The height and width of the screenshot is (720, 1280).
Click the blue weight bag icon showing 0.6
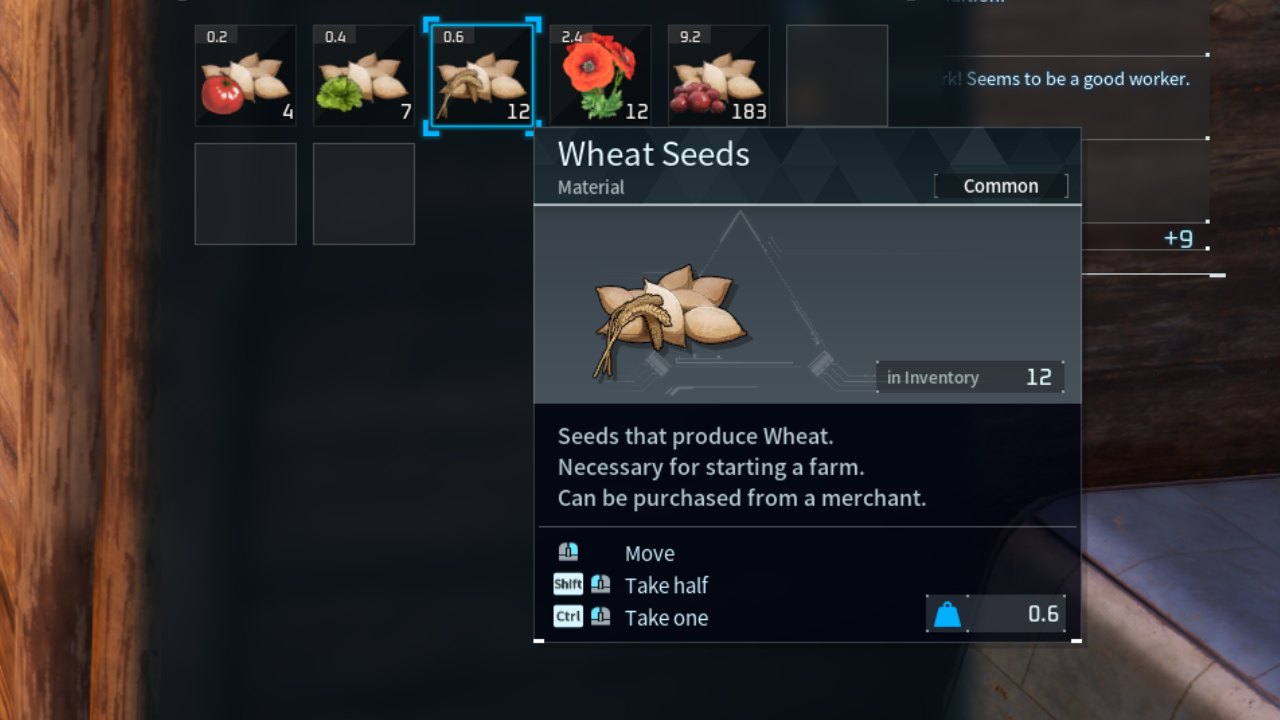click(946, 614)
